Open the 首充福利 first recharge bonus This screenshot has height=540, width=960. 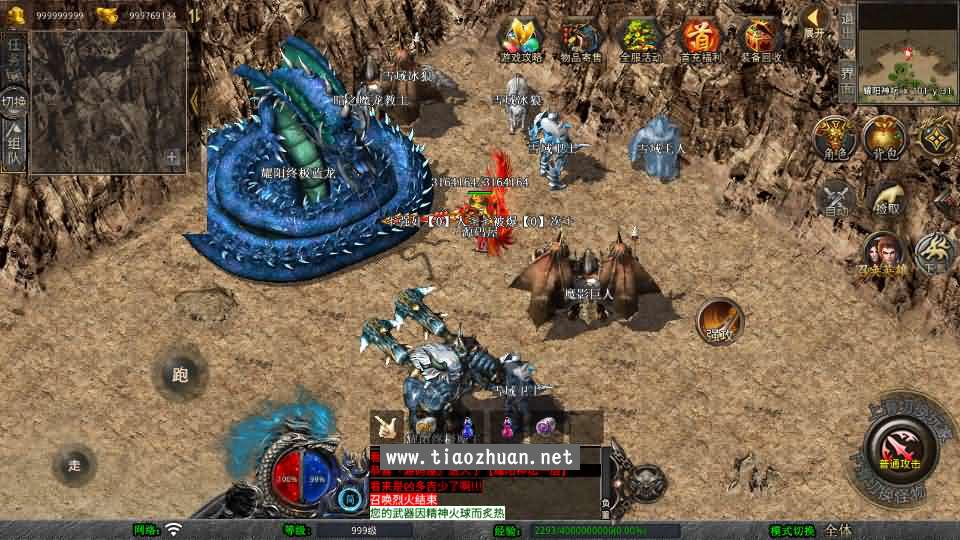(x=700, y=40)
